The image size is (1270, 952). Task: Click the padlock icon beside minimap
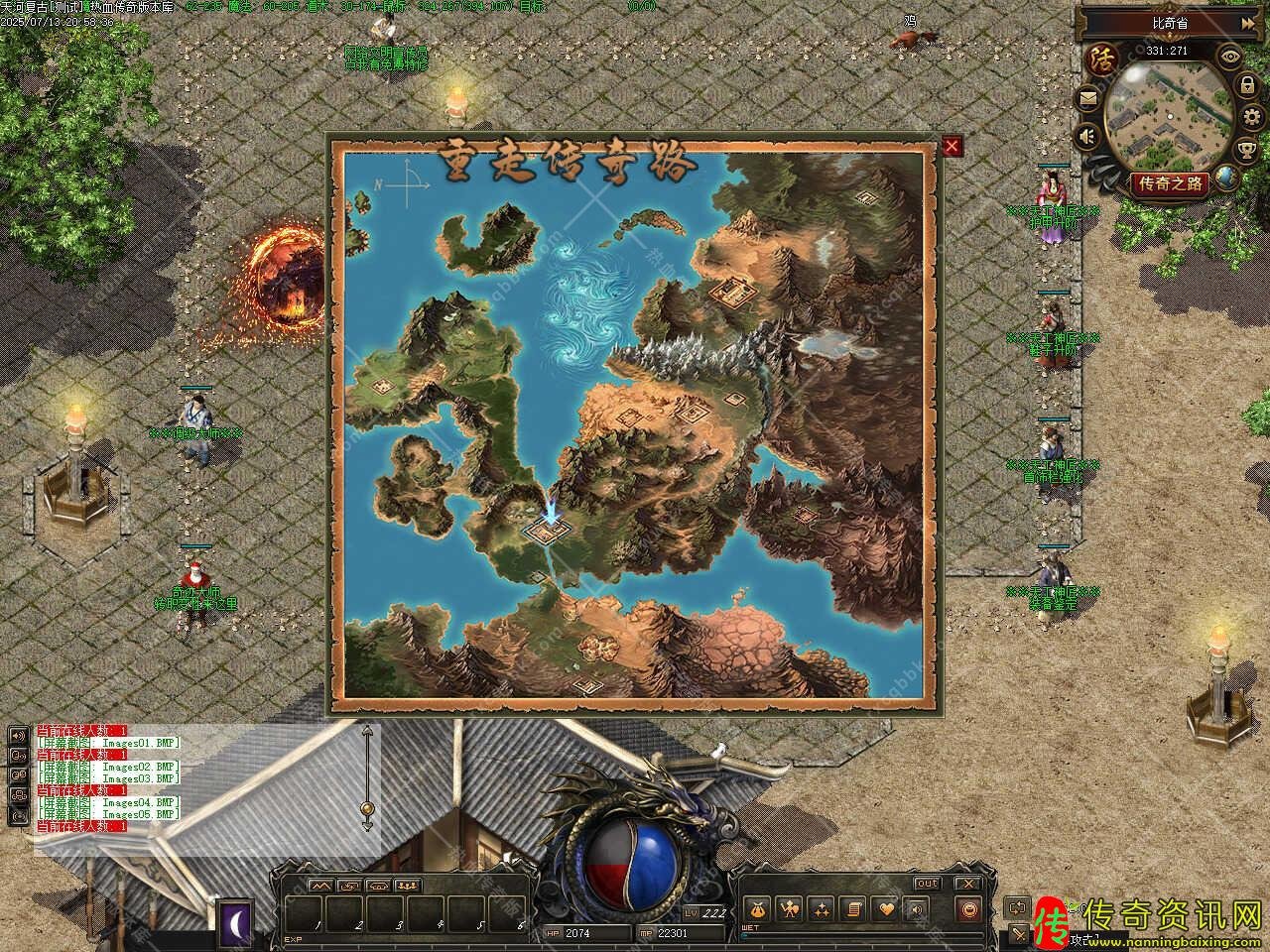1247,85
